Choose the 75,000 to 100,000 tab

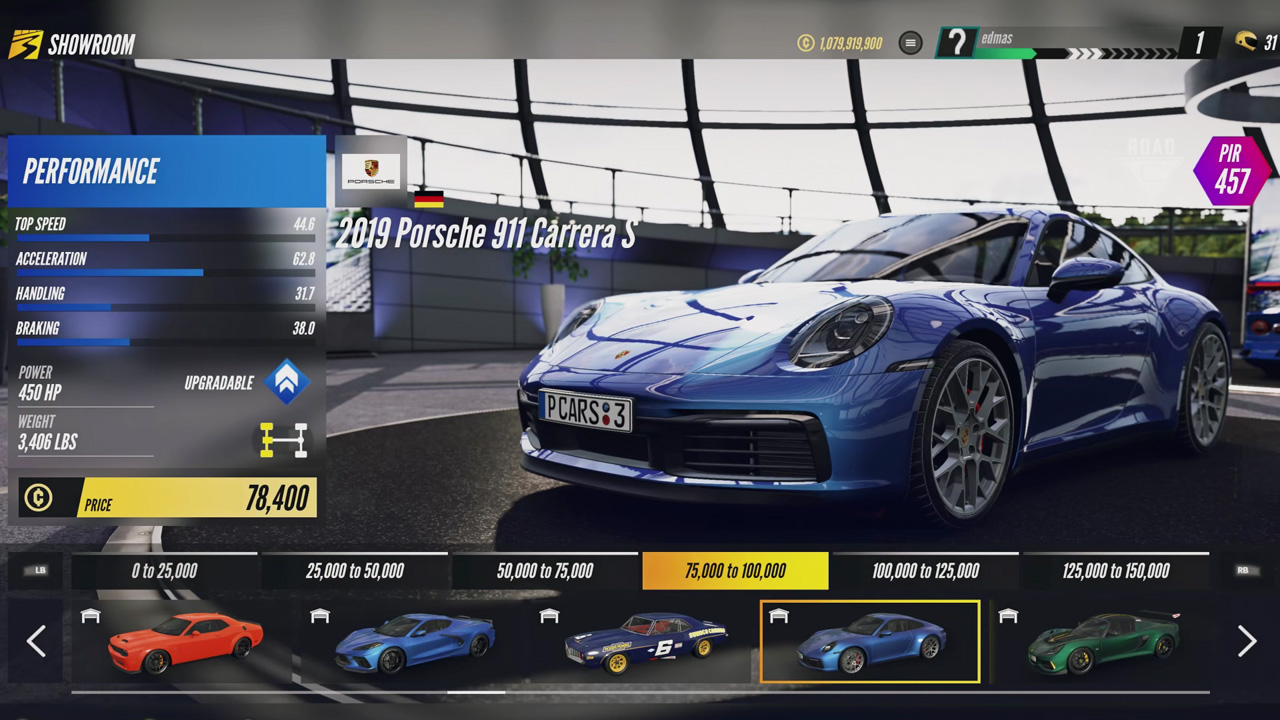click(735, 571)
